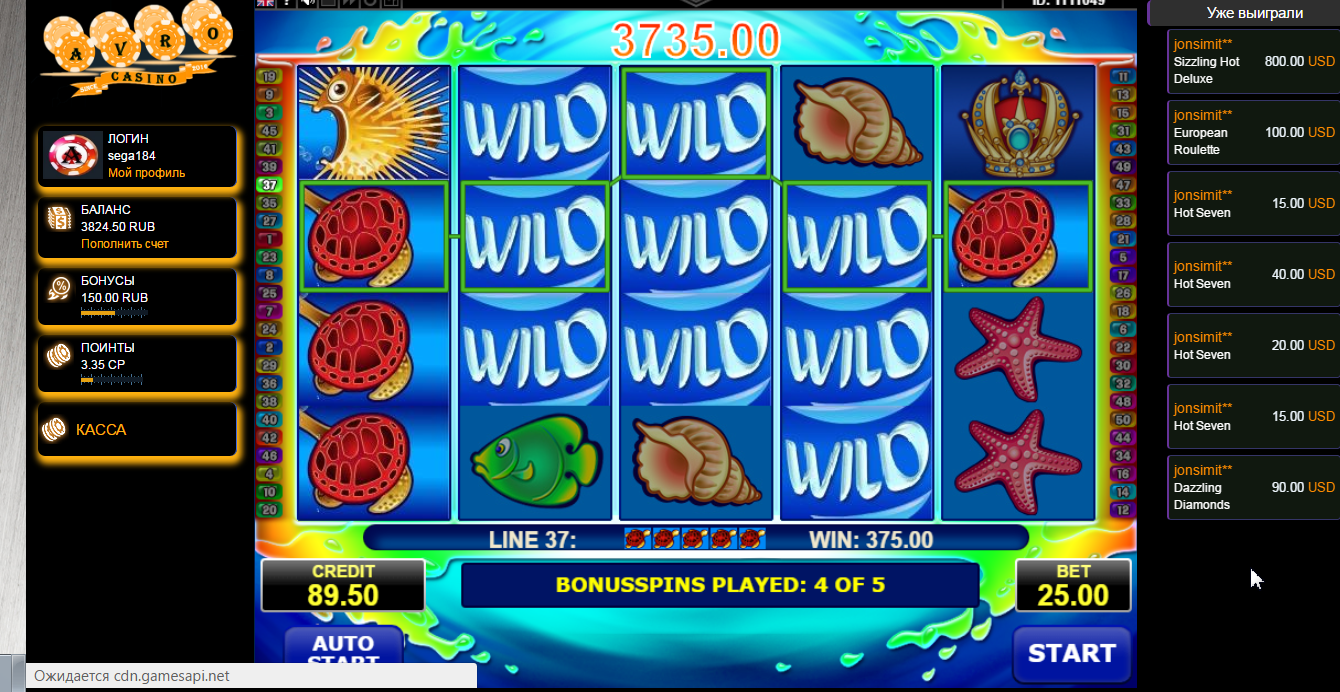This screenshot has width=1340, height=692.
Task: Click the БОНУСЫ bonuses panel
Action: (x=138, y=297)
